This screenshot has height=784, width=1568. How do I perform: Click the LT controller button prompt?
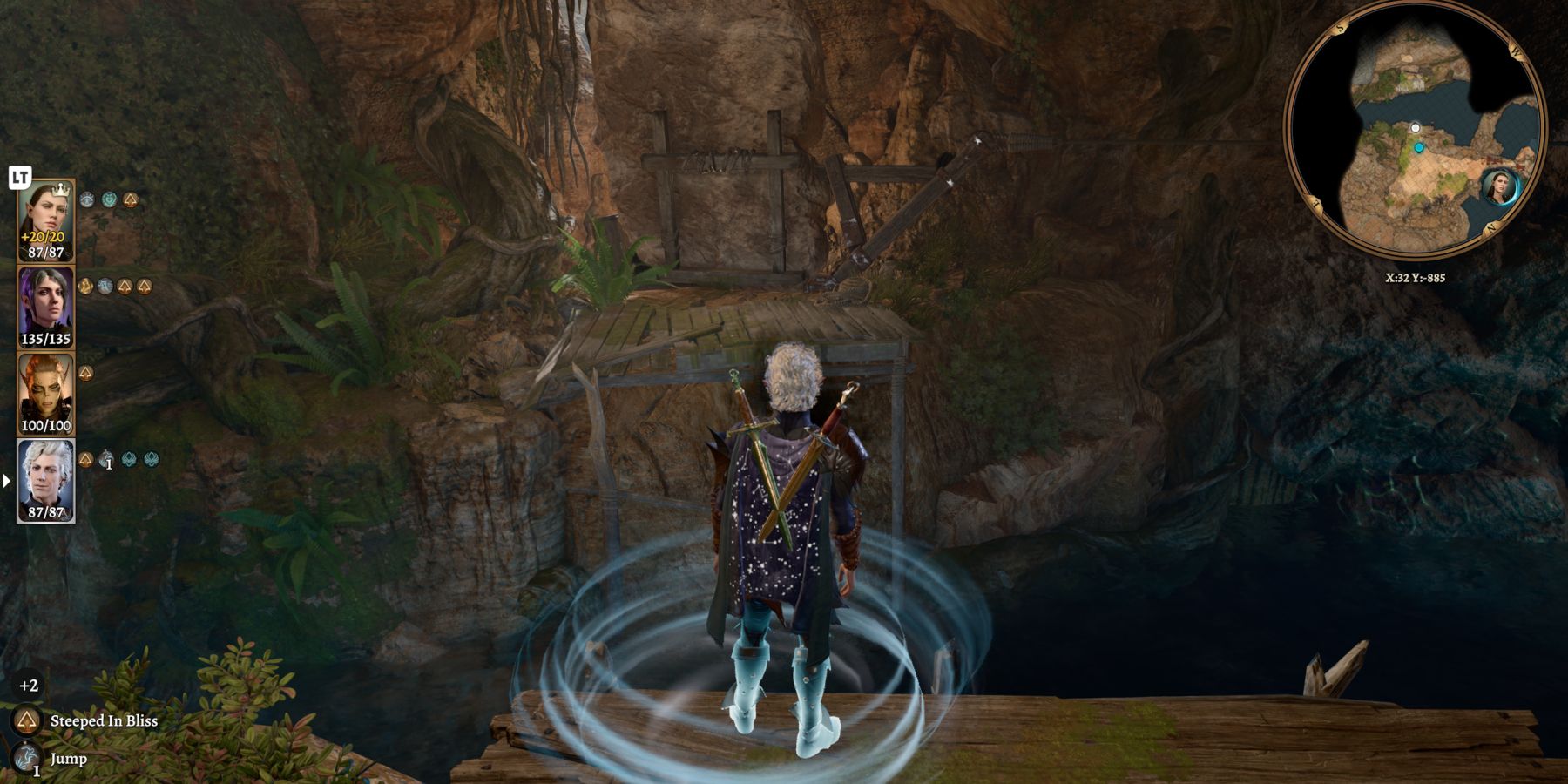tap(18, 176)
